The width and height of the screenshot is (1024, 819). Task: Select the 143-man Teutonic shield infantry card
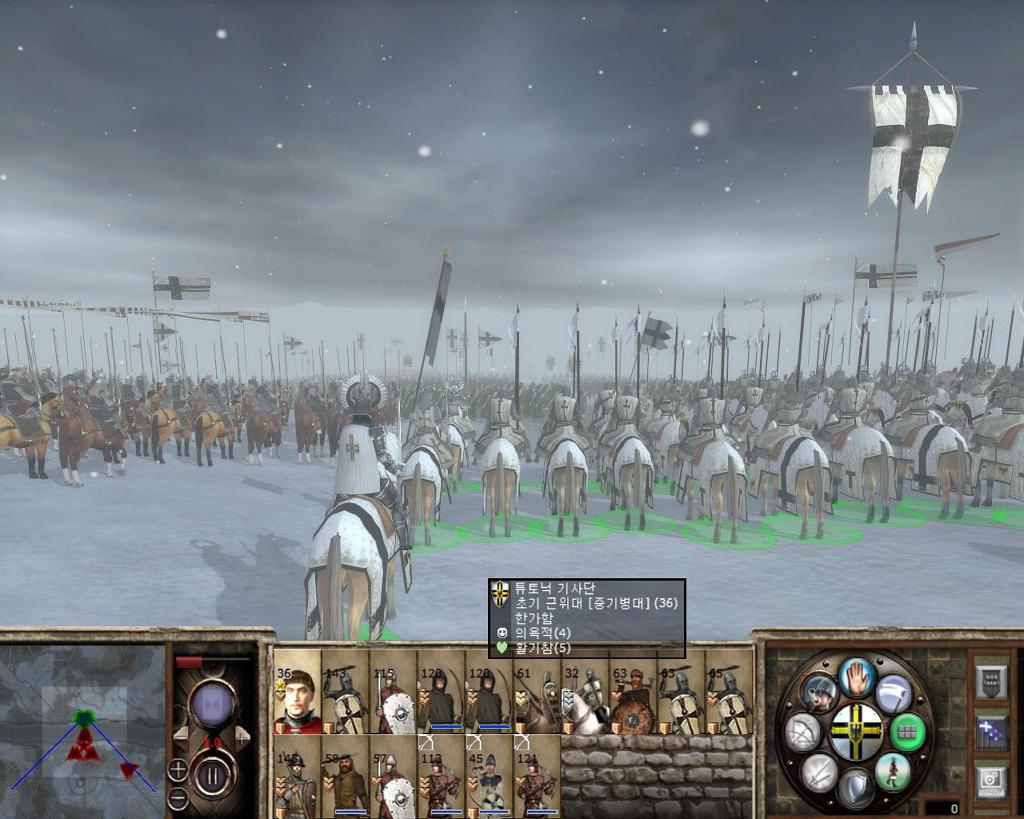345,692
